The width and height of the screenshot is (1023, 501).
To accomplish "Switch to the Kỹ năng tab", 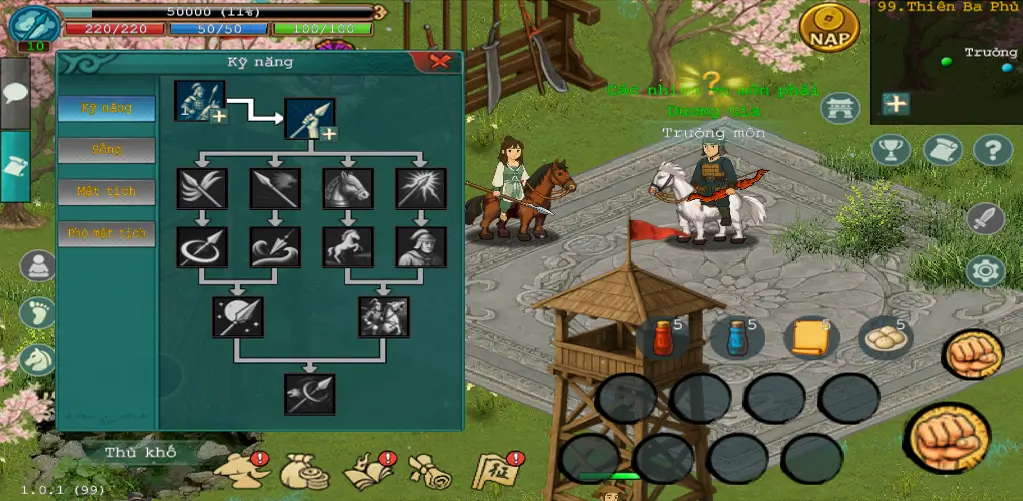I will (x=106, y=108).
